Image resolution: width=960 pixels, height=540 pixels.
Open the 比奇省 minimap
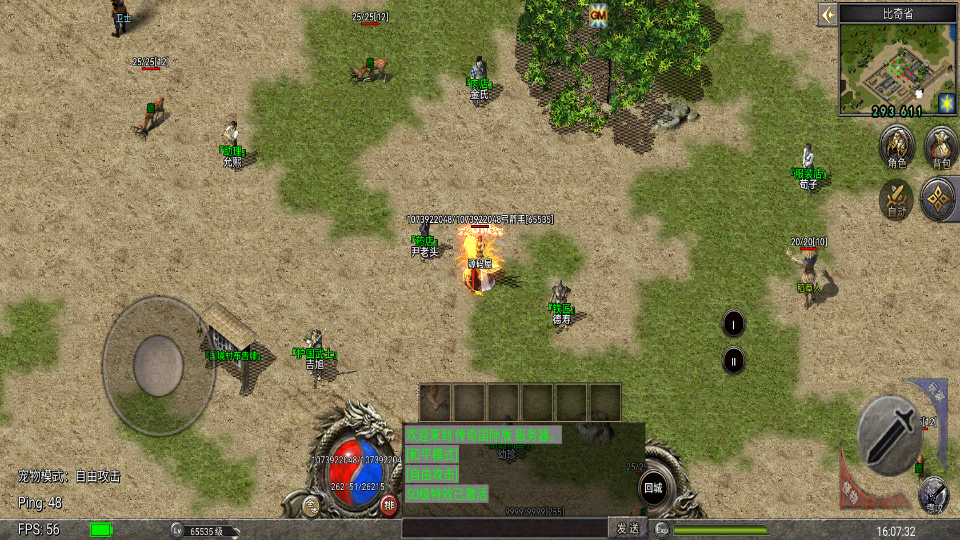coord(888,68)
